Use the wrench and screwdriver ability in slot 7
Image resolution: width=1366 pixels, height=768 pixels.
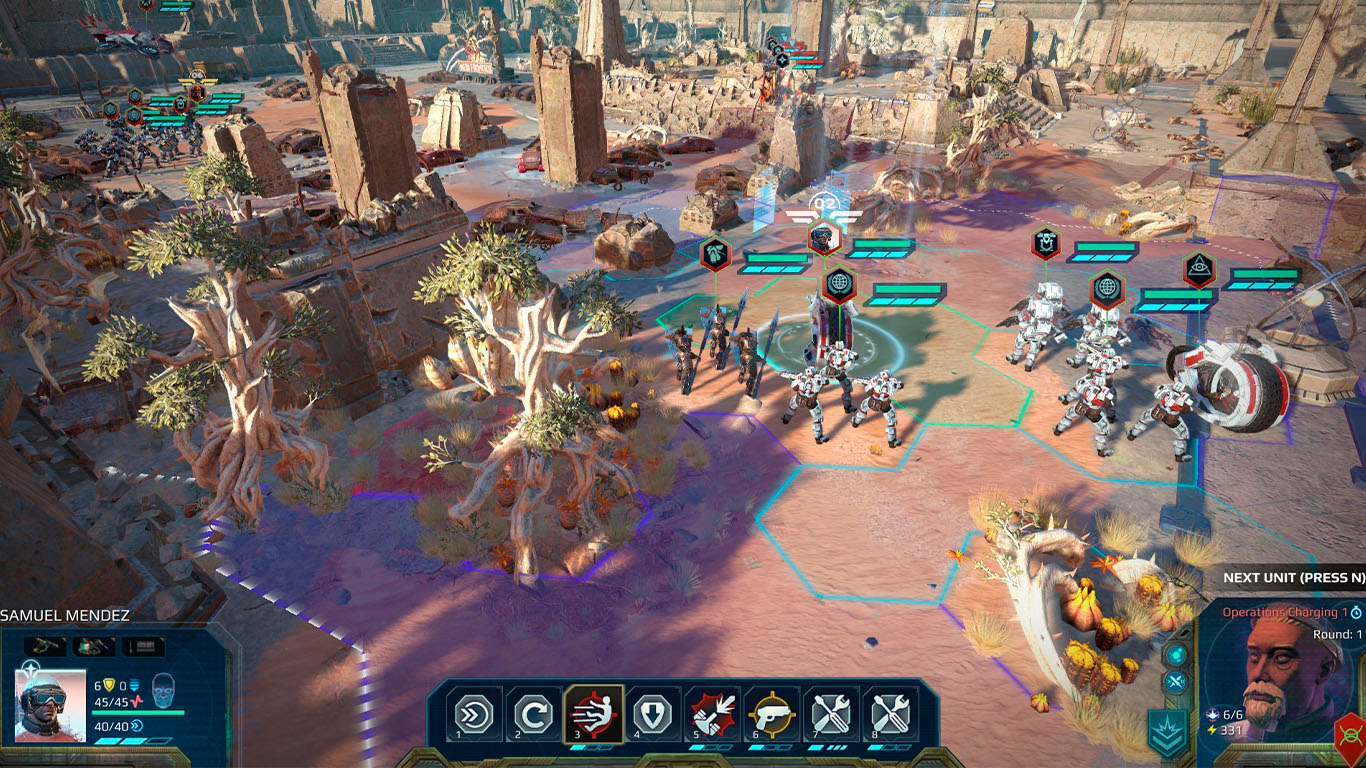point(831,715)
